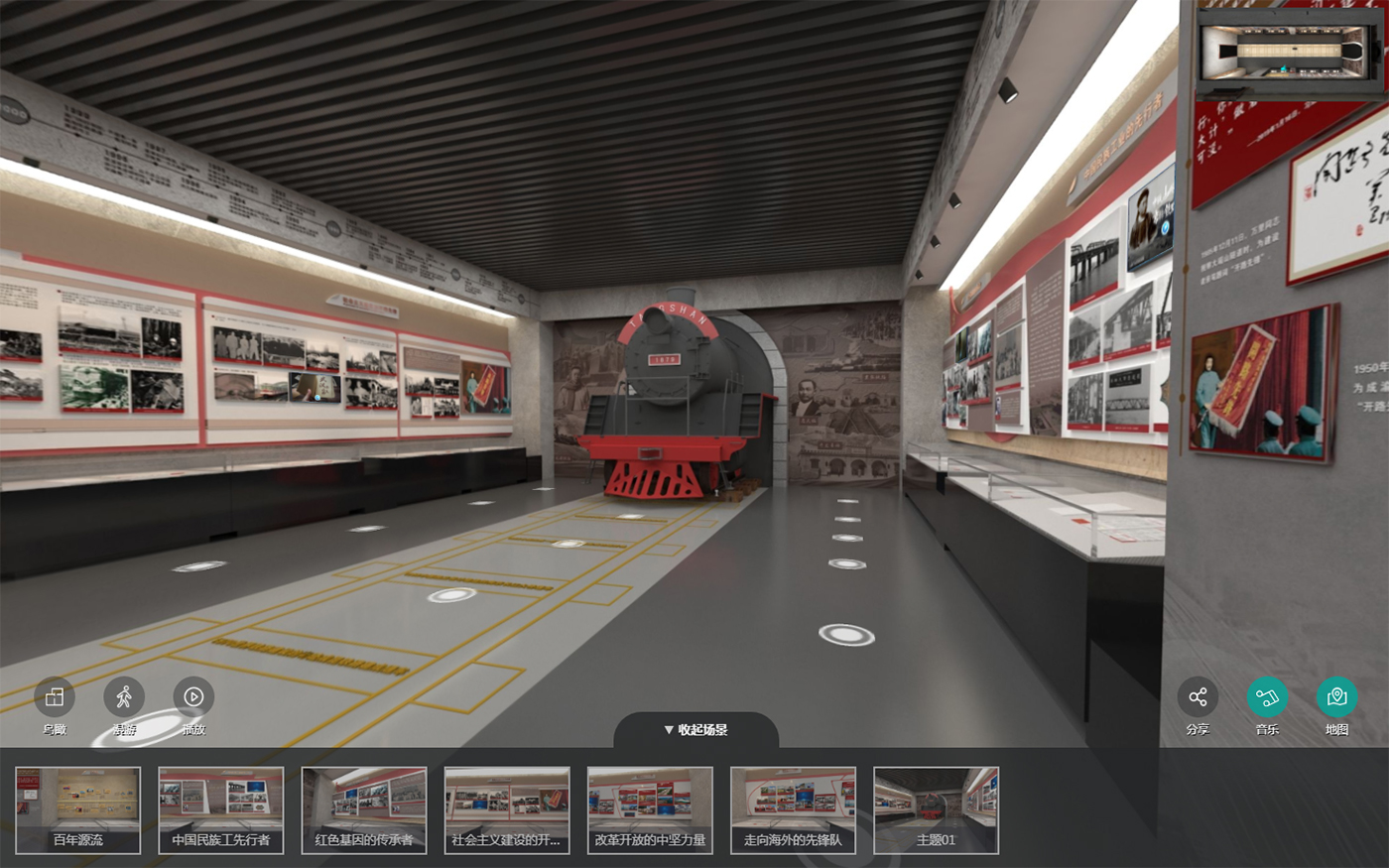Select the 百年源流 scene thumbnail

(78, 809)
